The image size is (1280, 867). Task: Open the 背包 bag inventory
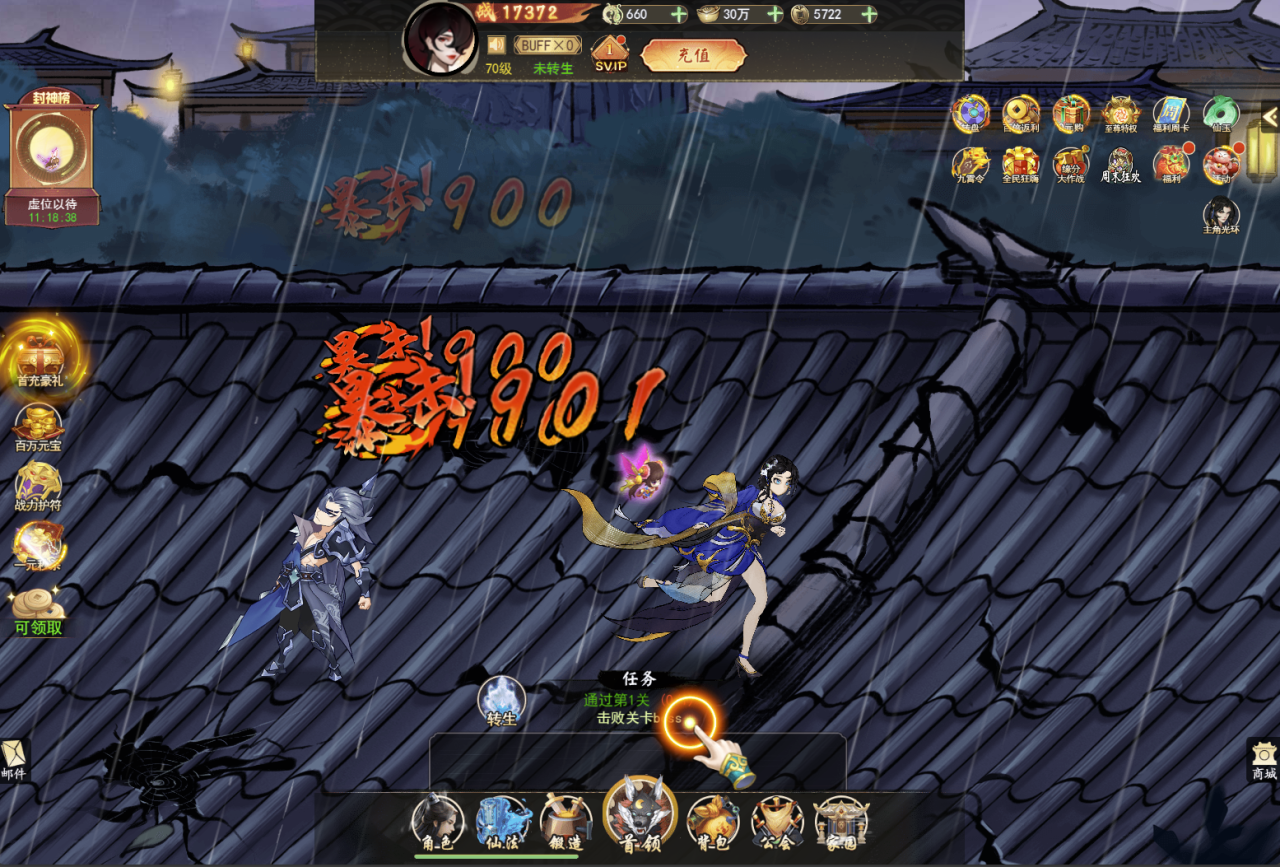tap(713, 822)
